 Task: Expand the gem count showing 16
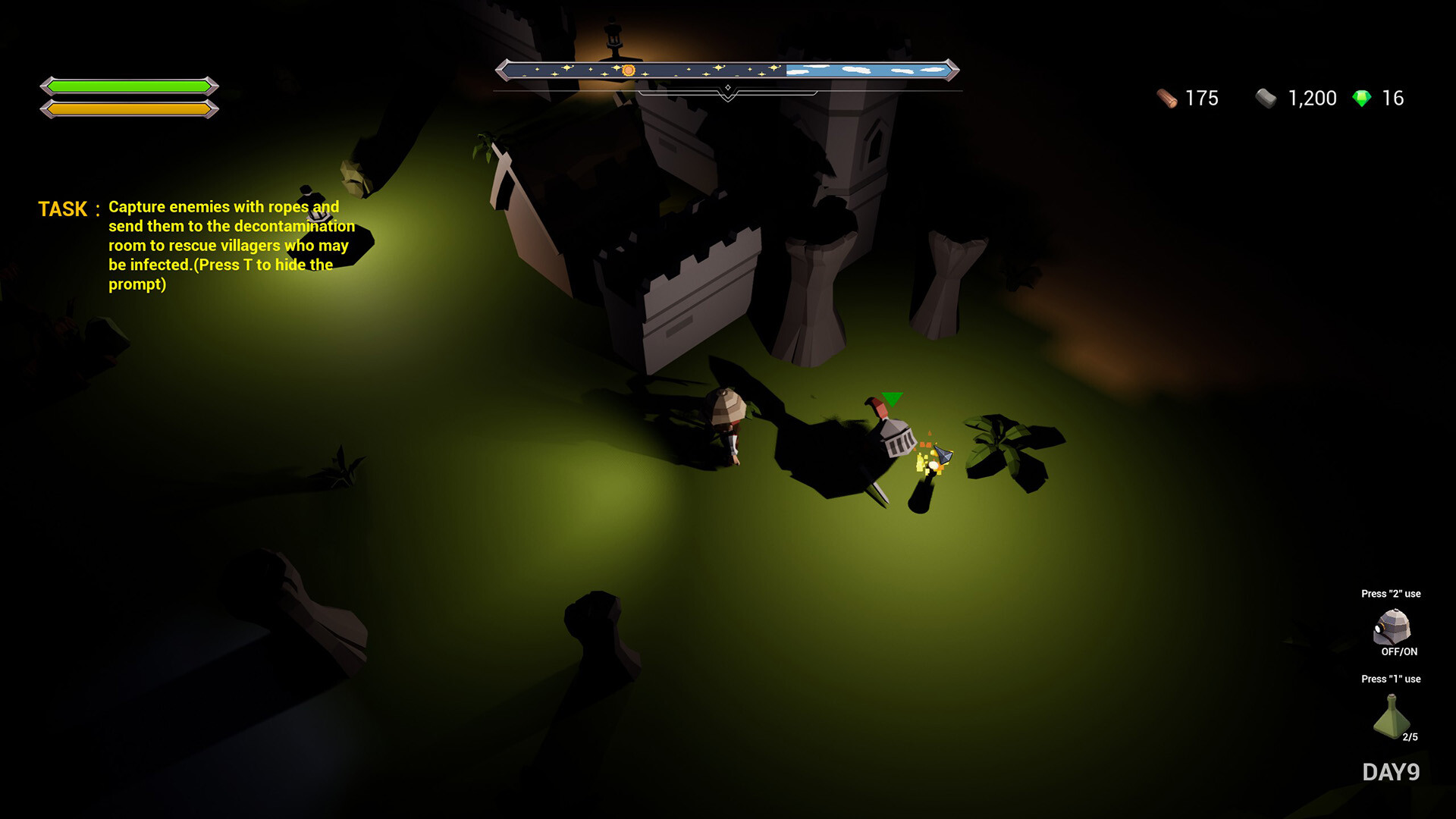coord(1393,97)
